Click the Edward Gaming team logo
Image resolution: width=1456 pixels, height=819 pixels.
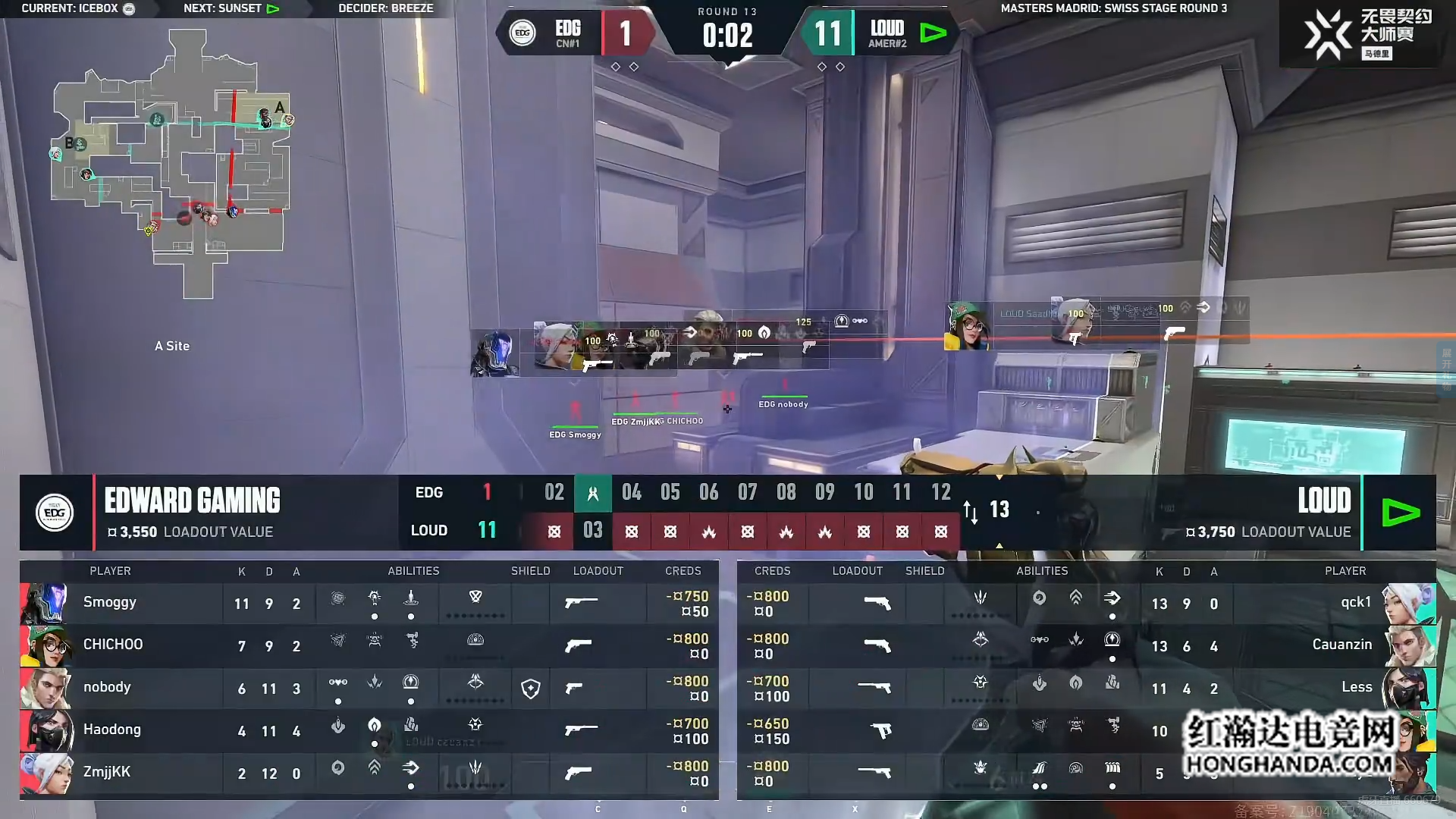[55, 513]
